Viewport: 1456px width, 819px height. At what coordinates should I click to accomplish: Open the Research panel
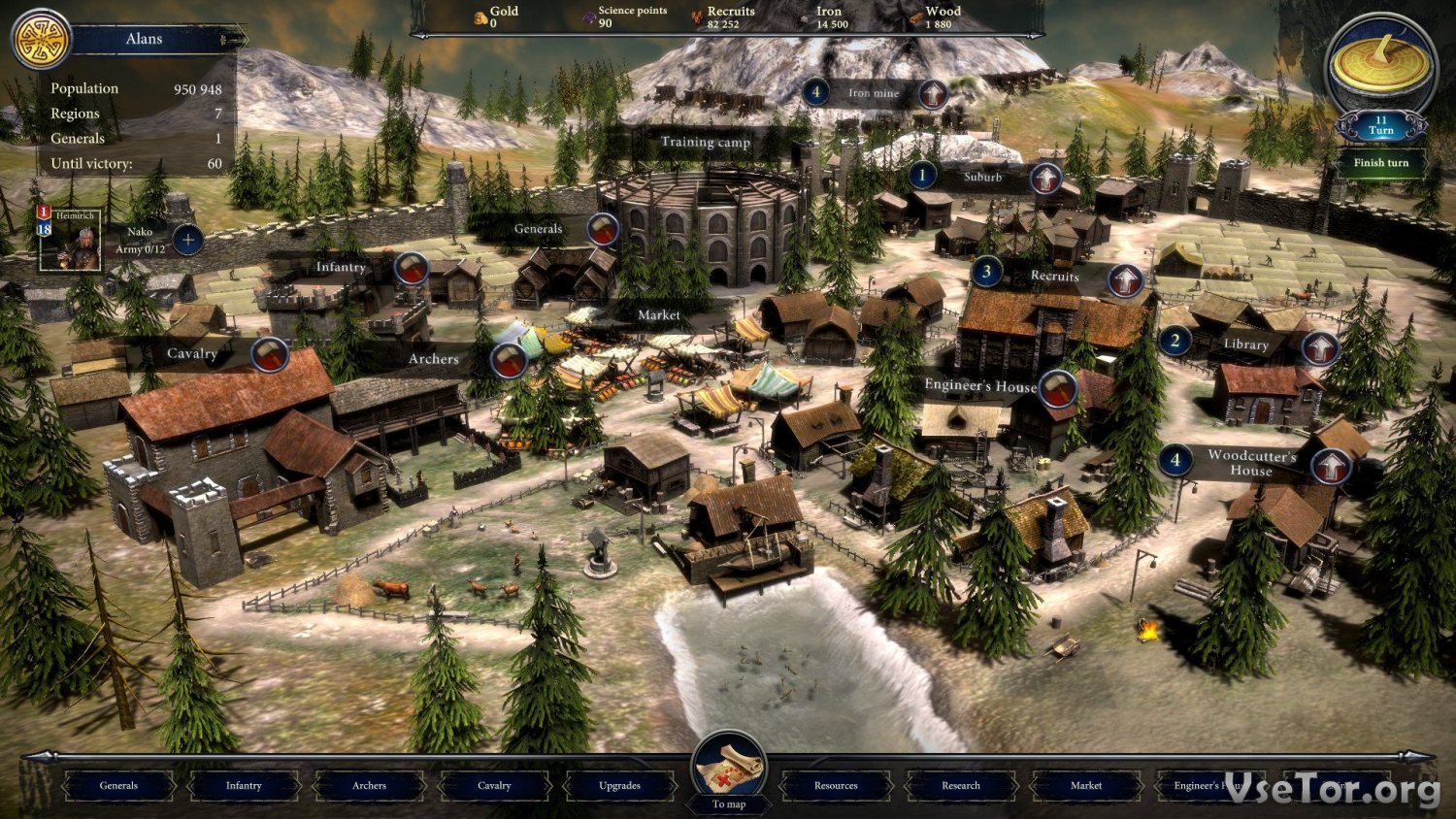961,785
